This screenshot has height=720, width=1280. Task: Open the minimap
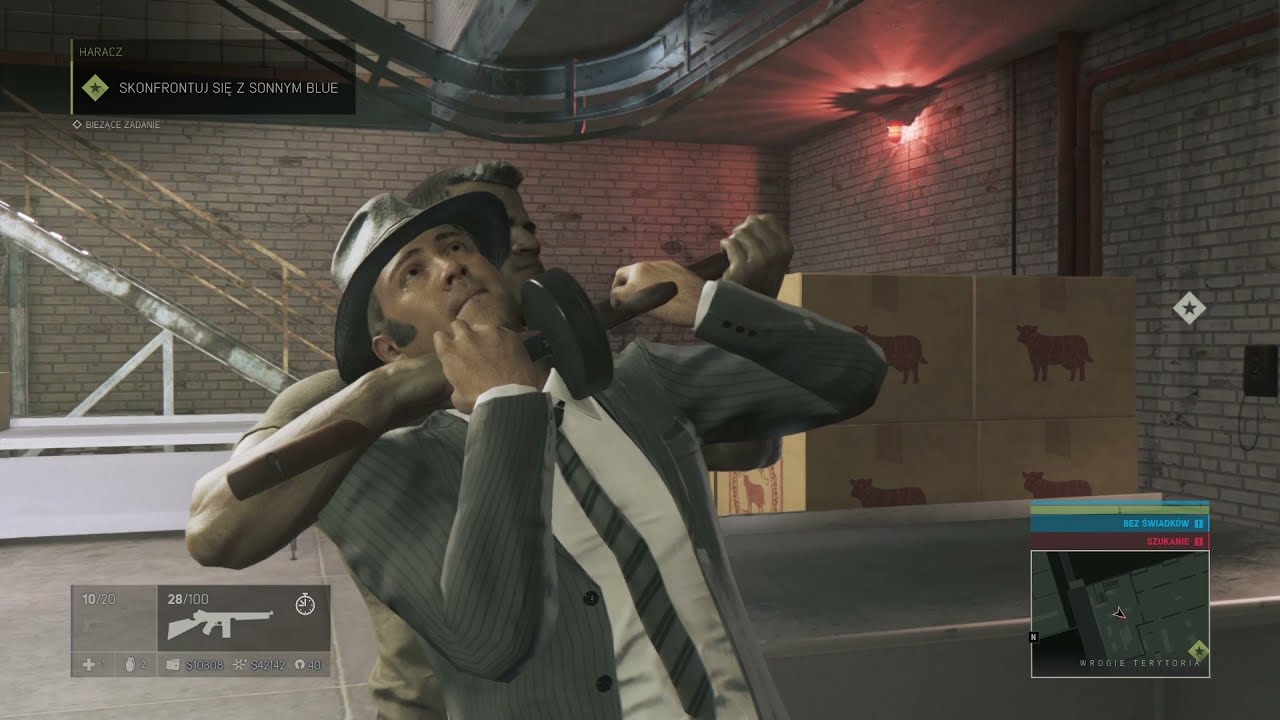point(1119,613)
